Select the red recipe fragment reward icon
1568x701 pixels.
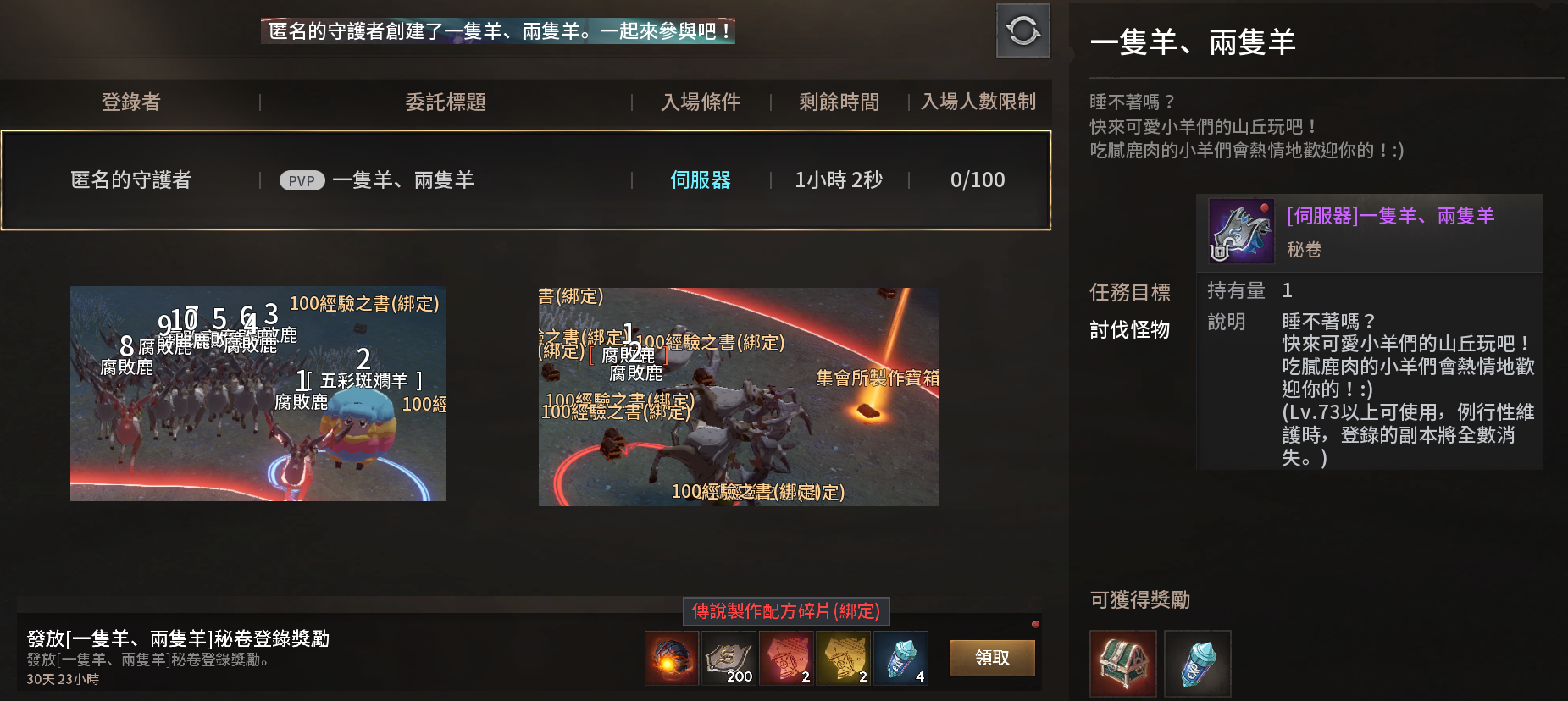click(786, 659)
